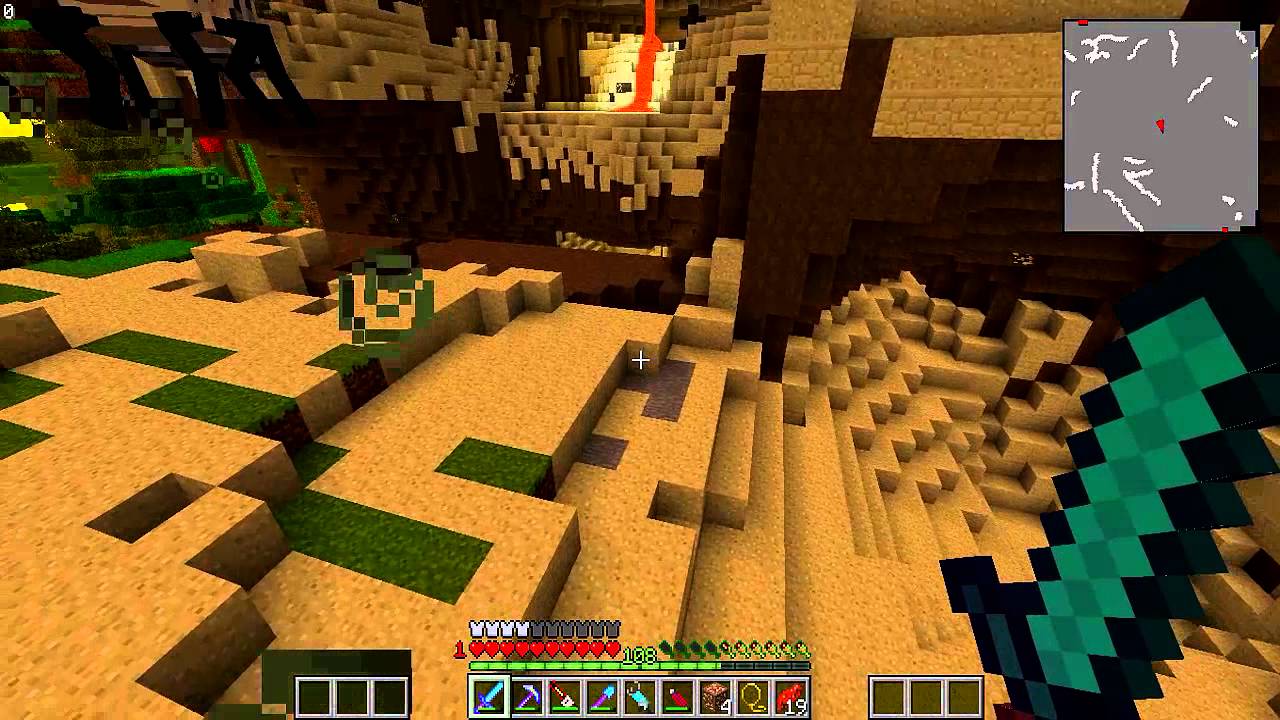Screen dimensions: 1280x720
Task: Click the green experience bar
Action: coord(640,665)
